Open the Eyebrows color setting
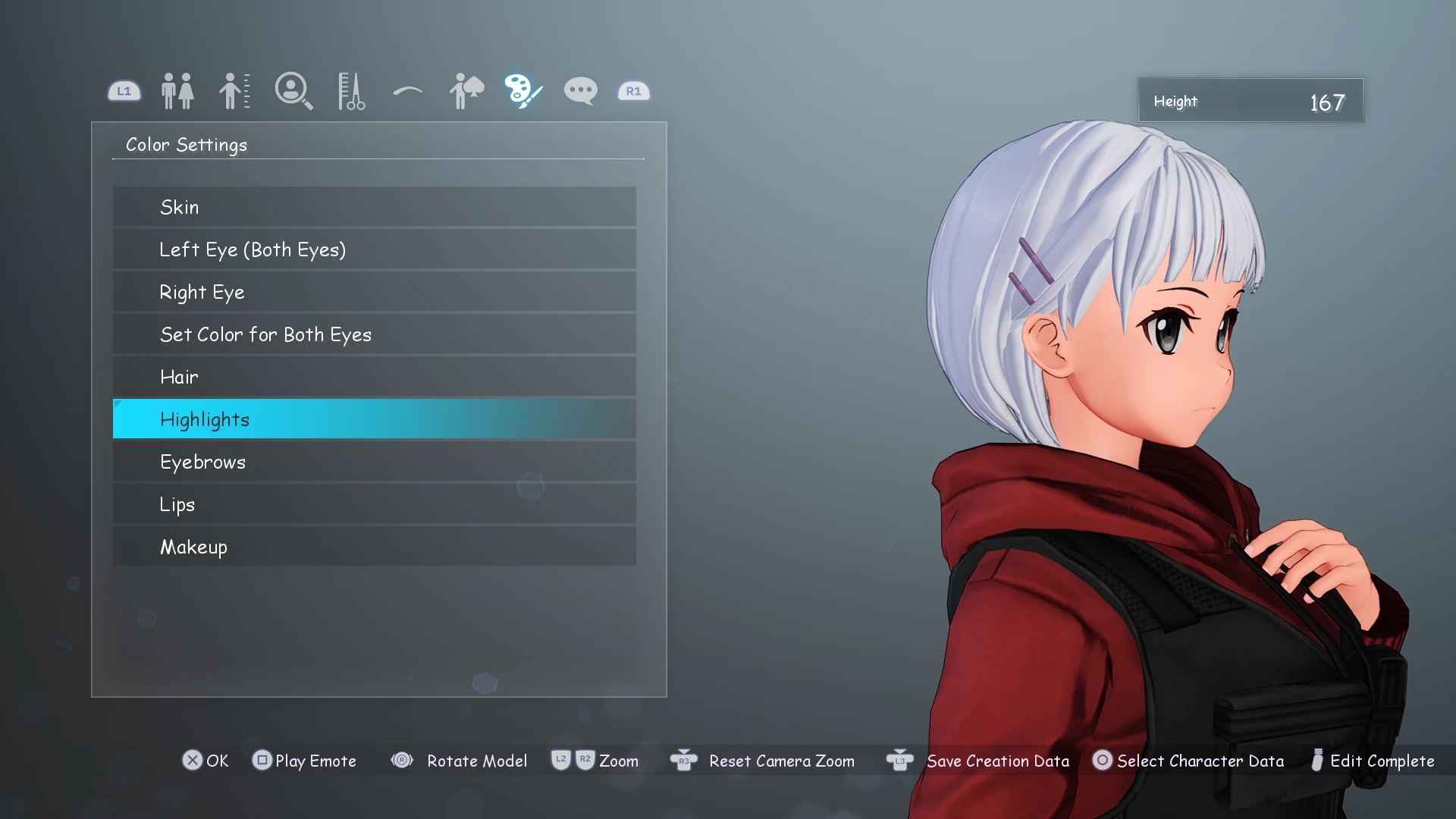This screenshot has width=1456, height=819. (374, 462)
